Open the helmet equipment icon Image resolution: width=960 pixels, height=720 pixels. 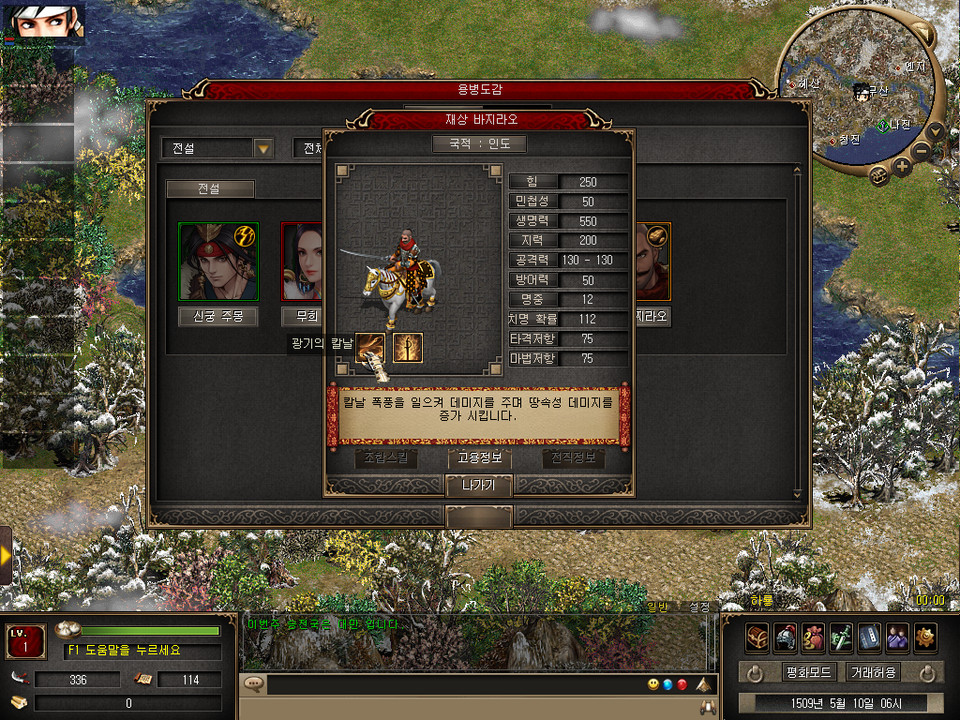[786, 636]
